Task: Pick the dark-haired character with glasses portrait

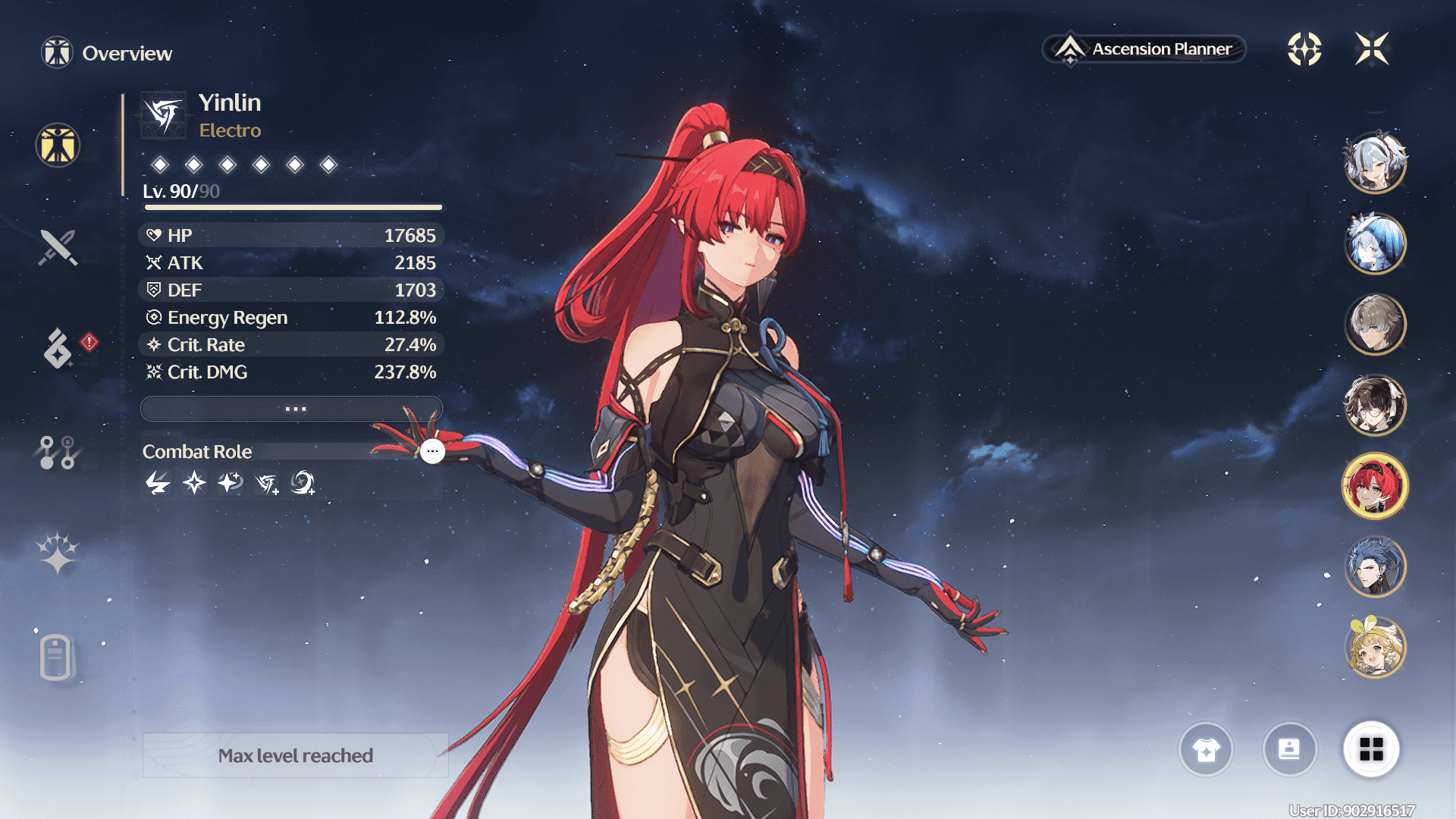Action: tap(1375, 405)
